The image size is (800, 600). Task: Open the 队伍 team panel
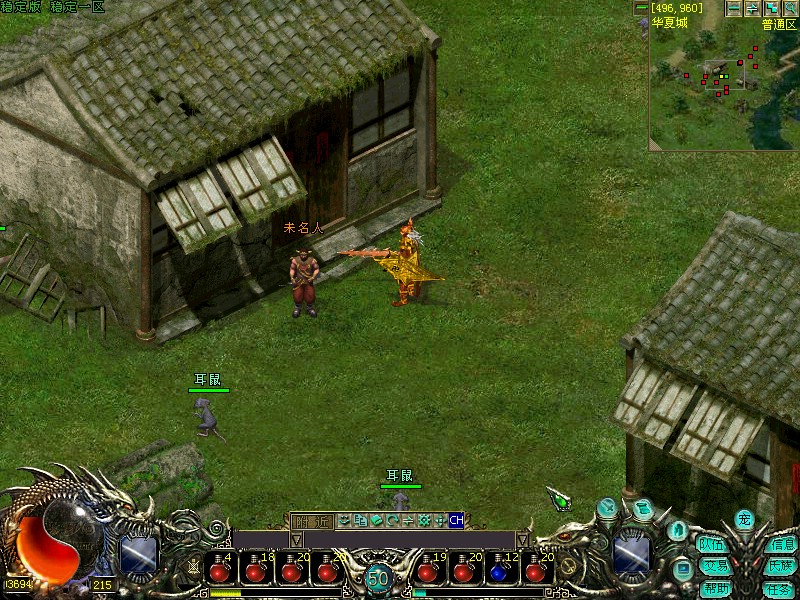(712, 545)
